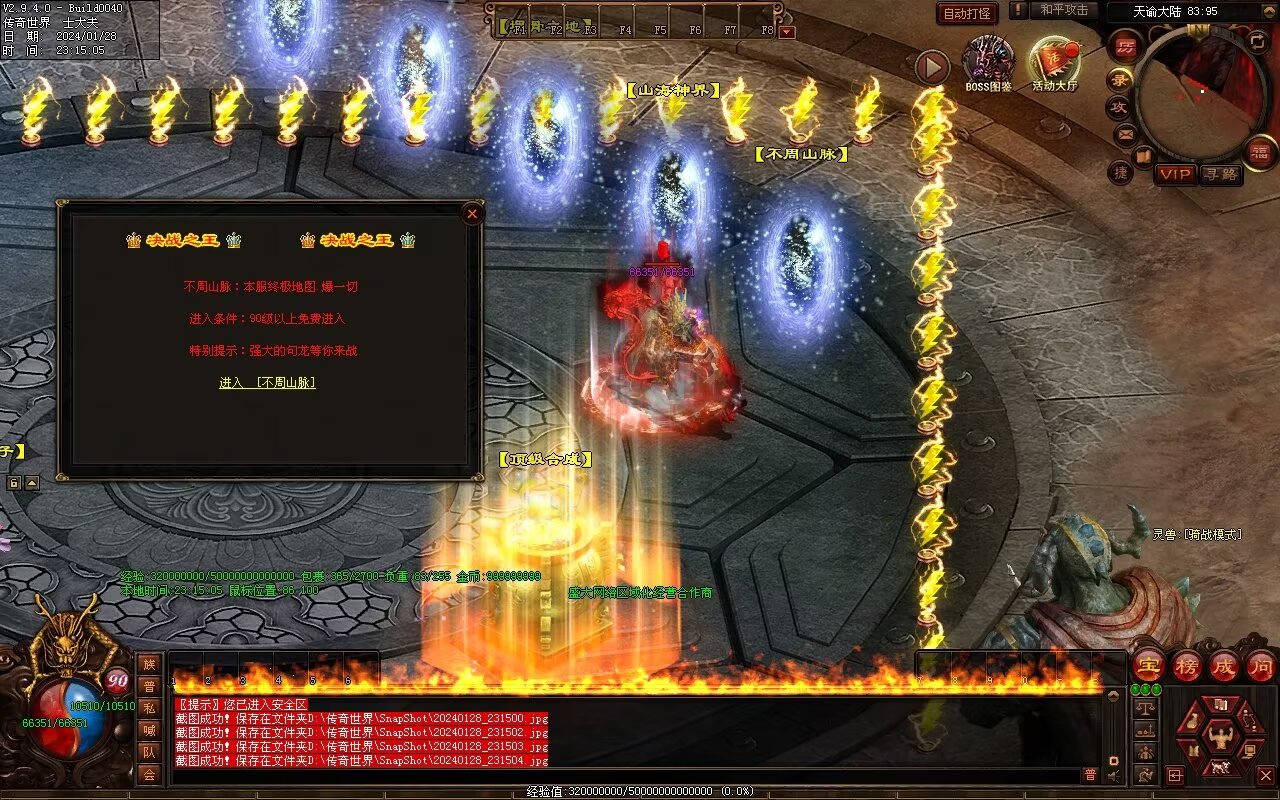Select the 私 private chat channel

149,708
